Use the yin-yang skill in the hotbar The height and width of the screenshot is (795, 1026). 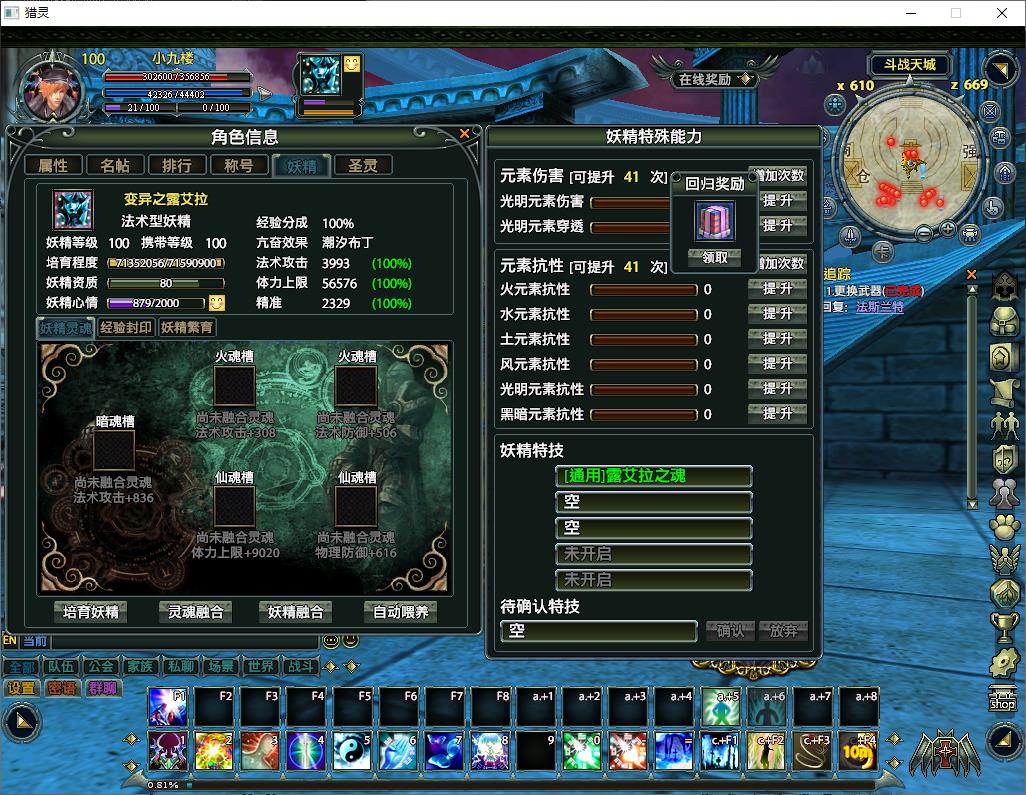pos(350,751)
